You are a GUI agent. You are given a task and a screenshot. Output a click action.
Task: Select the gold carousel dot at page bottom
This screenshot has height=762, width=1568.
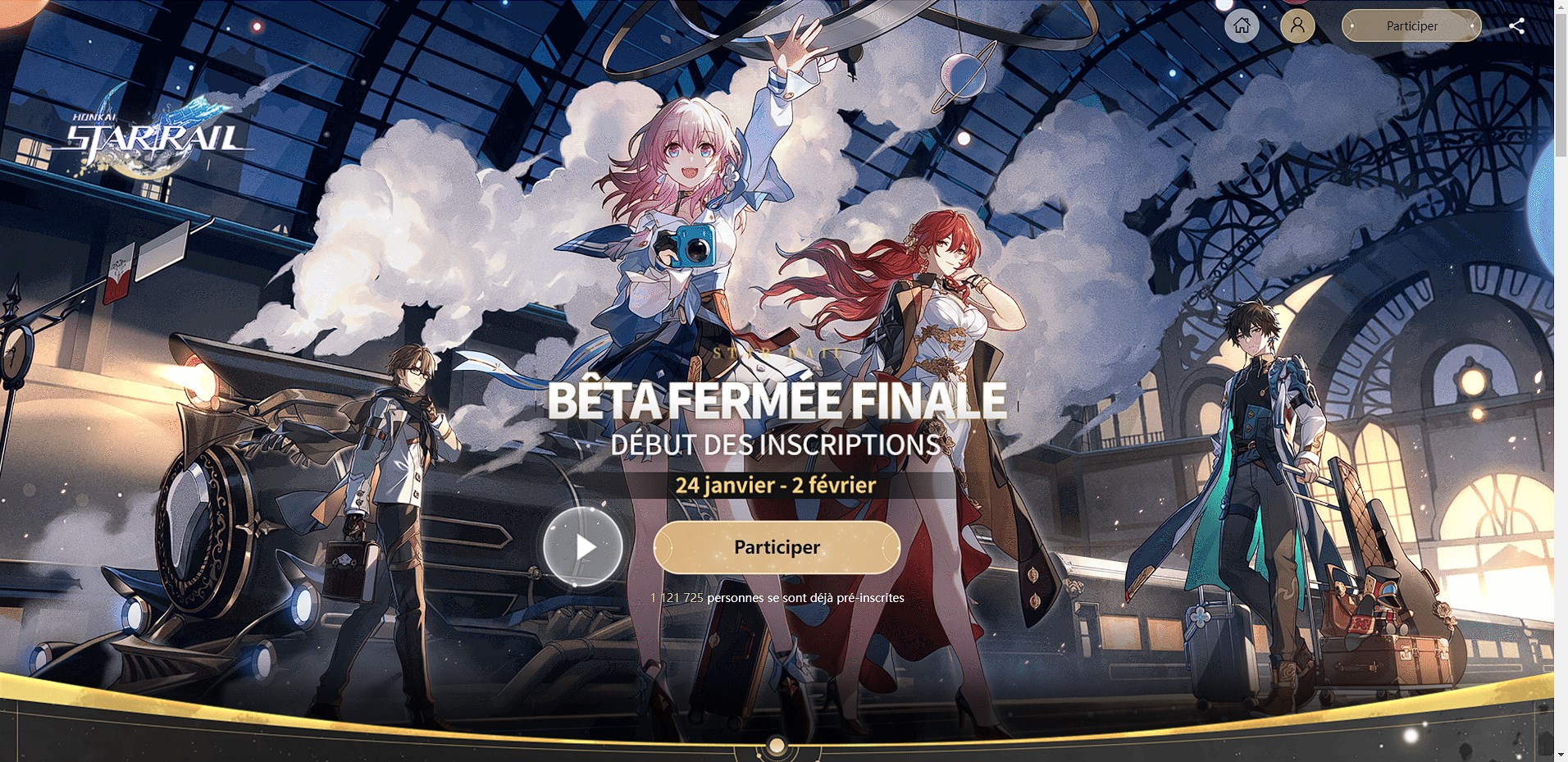tap(777, 745)
